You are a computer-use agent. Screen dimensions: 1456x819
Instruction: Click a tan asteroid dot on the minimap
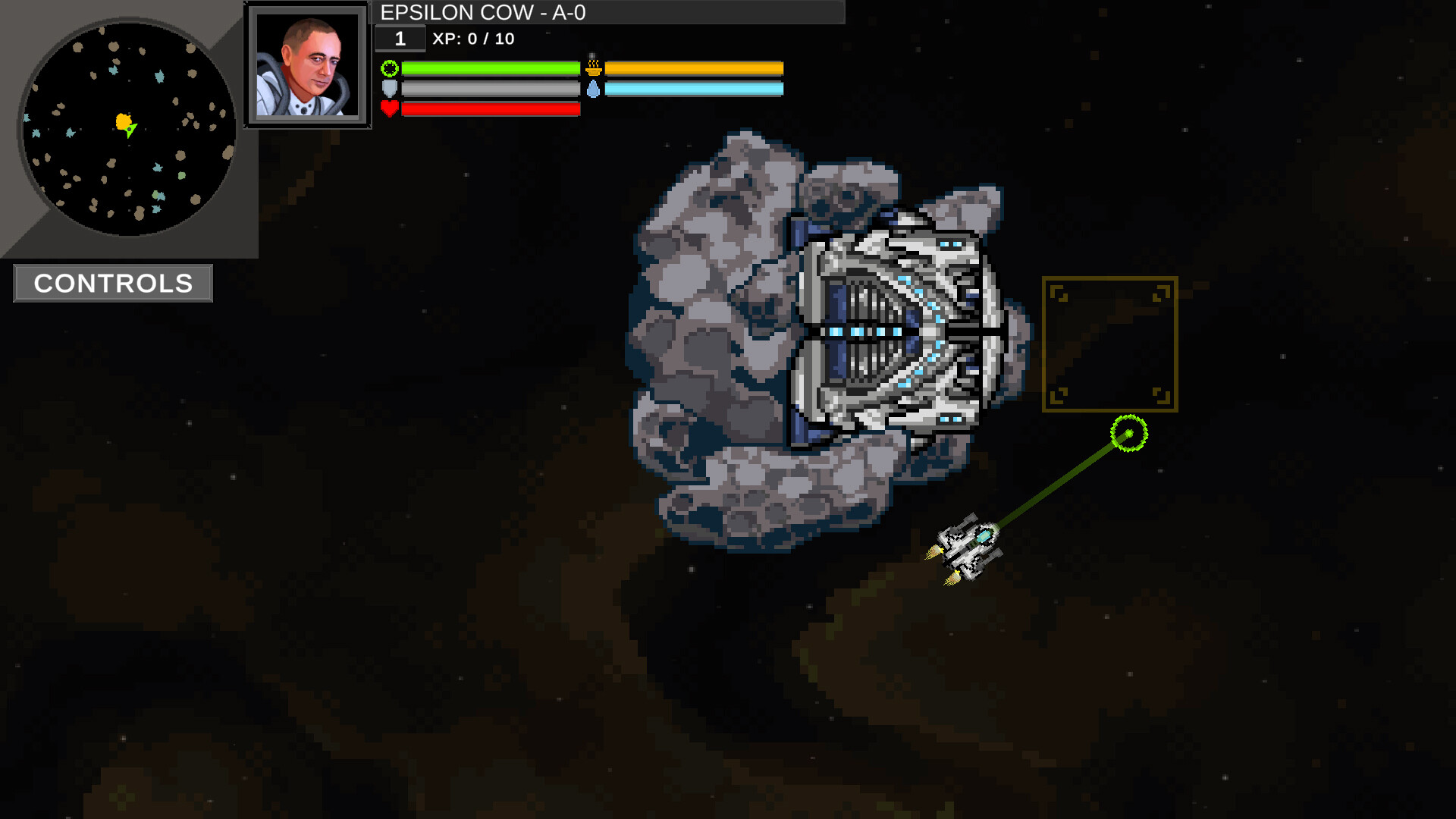pyautogui.click(x=114, y=46)
